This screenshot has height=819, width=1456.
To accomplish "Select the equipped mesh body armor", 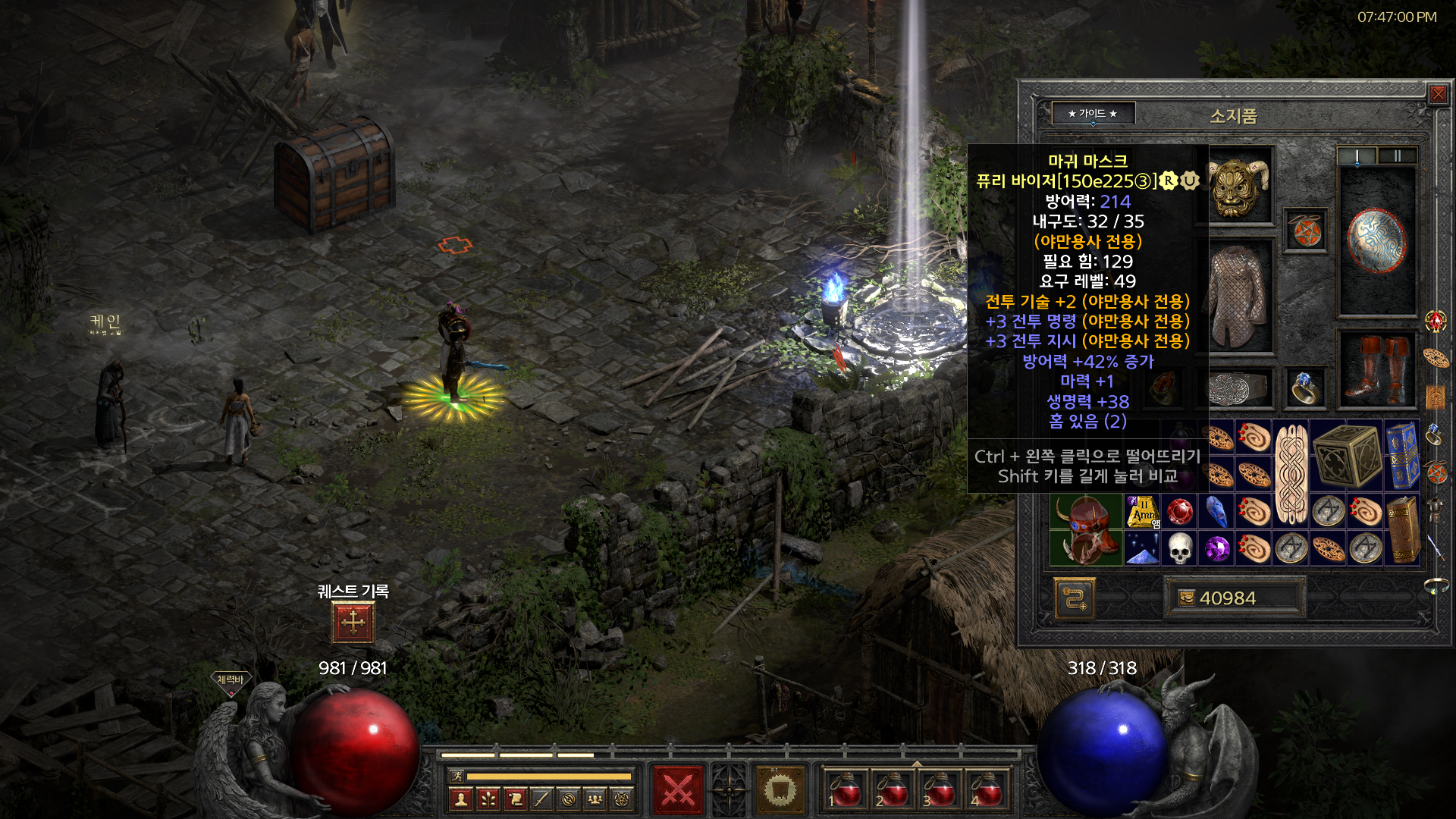I will [x=1238, y=296].
